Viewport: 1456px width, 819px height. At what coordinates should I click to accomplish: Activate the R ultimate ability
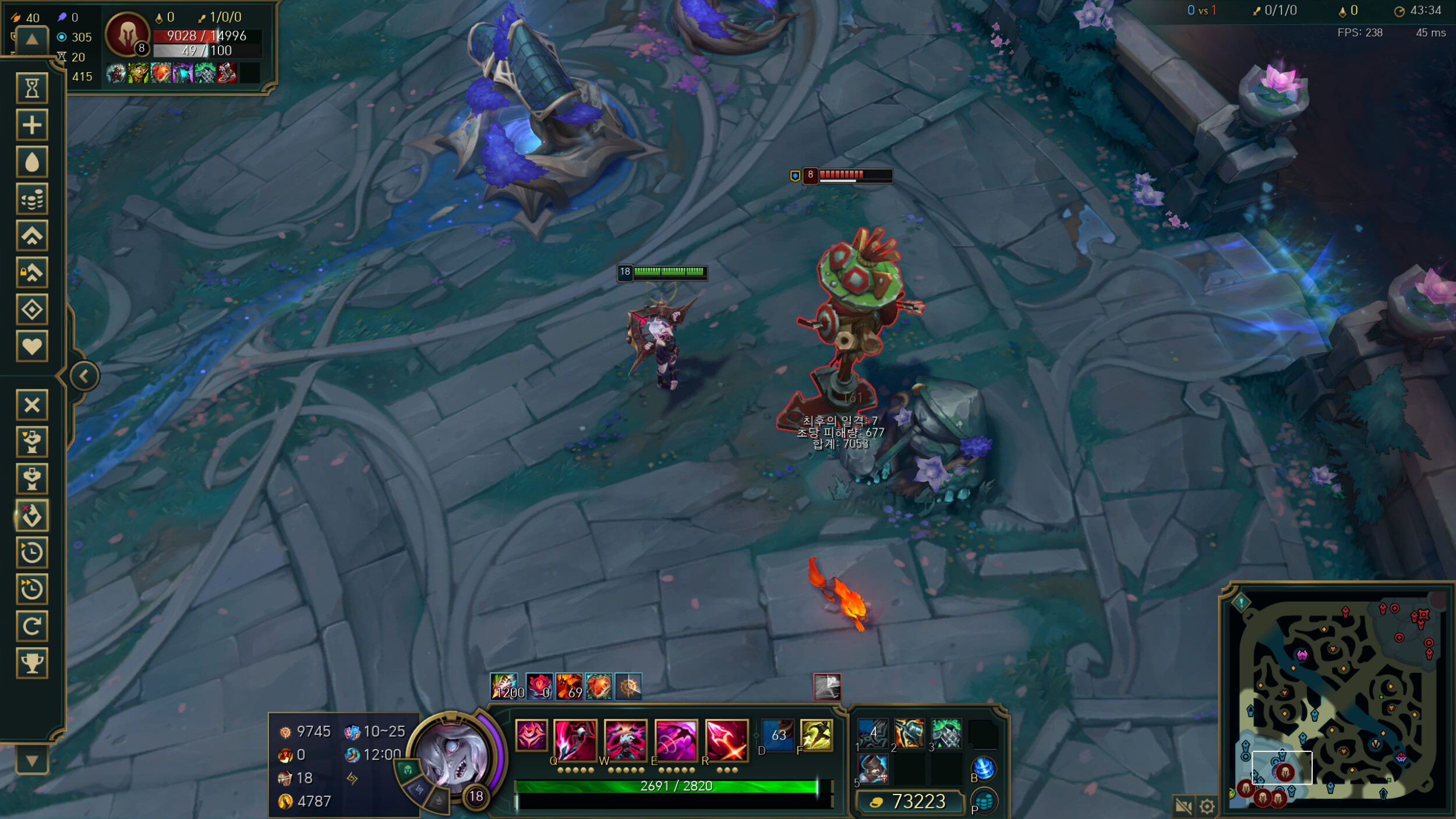pyautogui.click(x=726, y=740)
